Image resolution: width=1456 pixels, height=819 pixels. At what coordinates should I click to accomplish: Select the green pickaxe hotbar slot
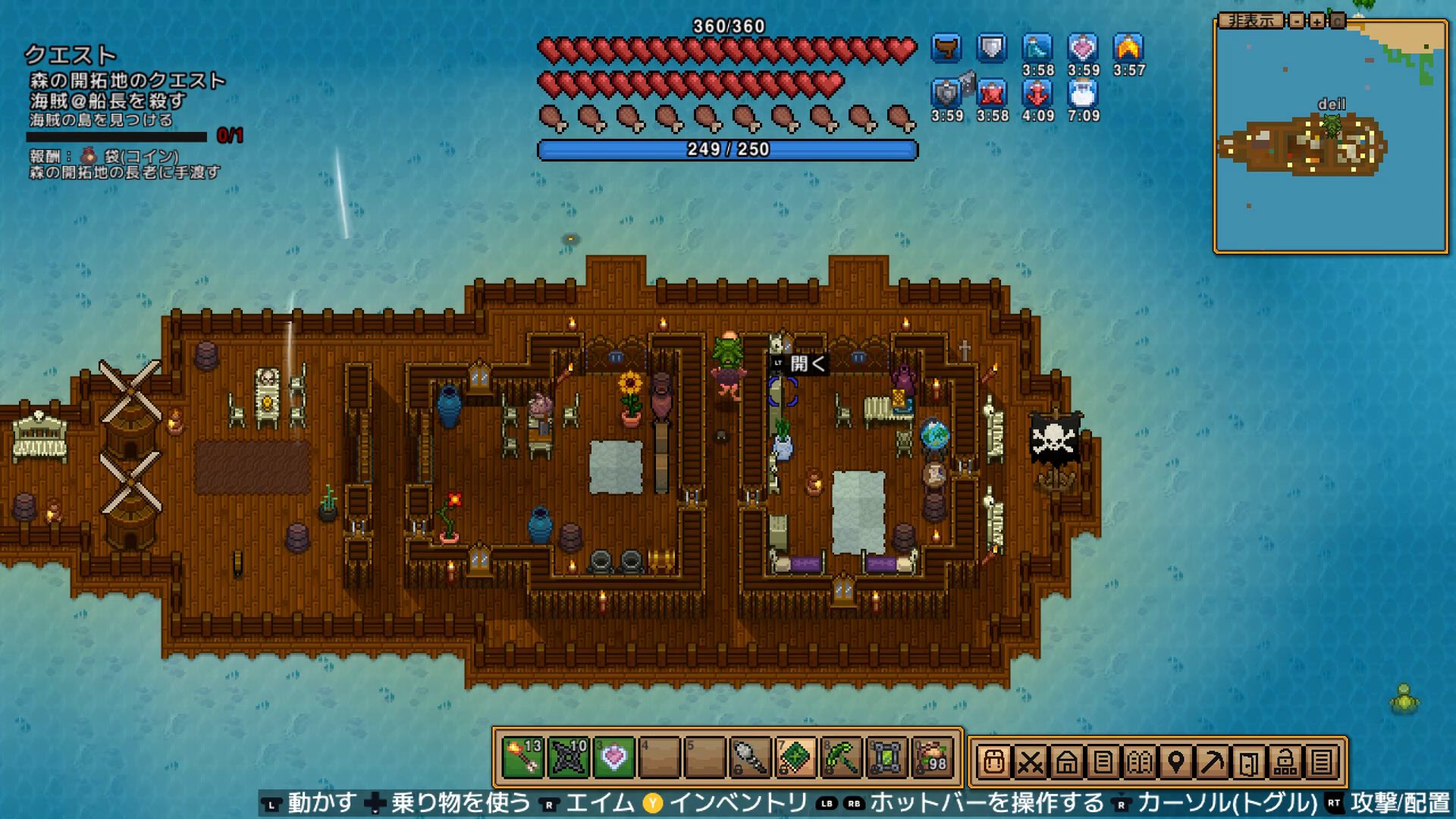tap(841, 758)
